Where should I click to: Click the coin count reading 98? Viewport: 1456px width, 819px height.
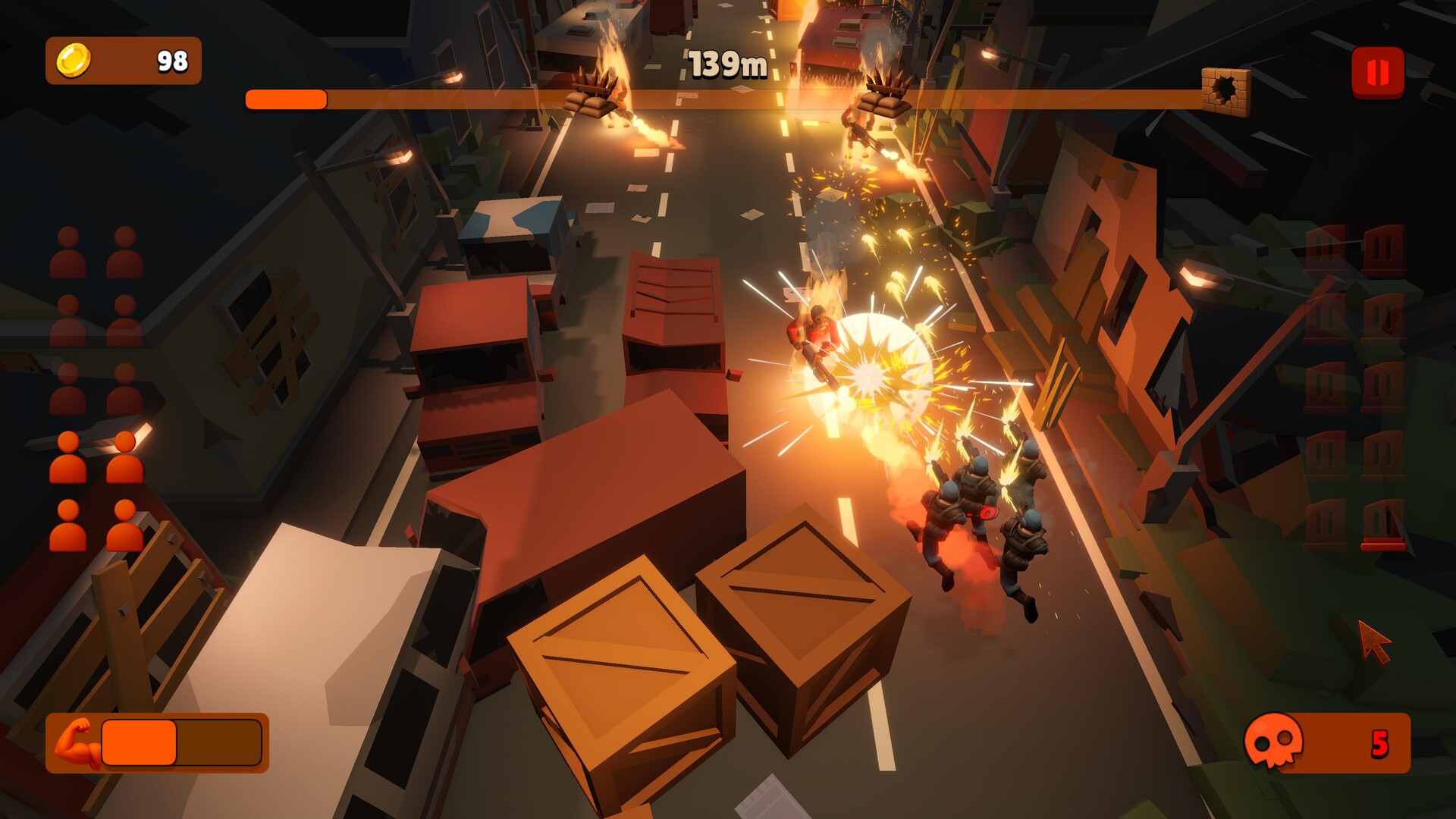[x=171, y=59]
